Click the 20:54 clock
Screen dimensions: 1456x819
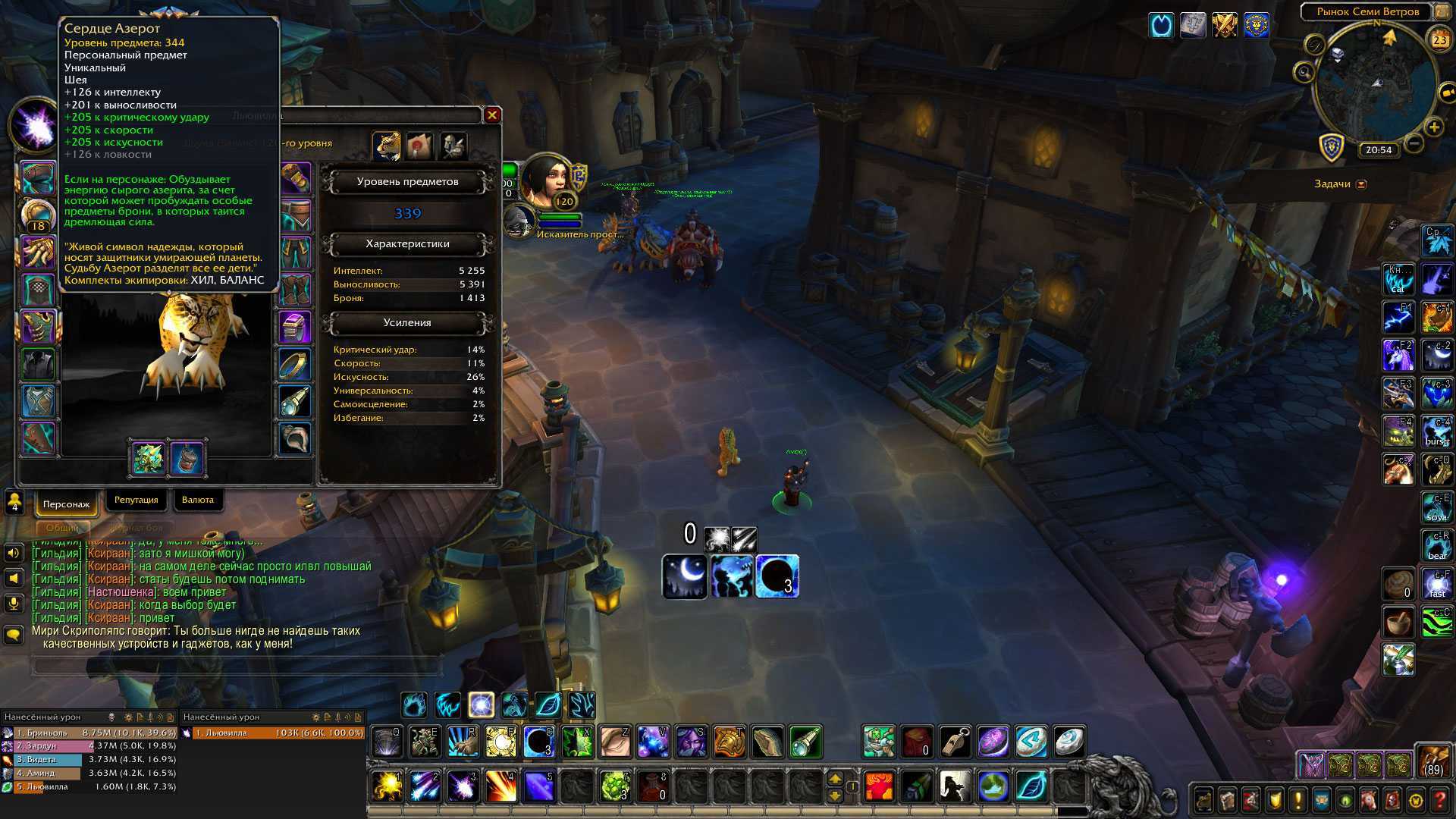(x=1378, y=150)
